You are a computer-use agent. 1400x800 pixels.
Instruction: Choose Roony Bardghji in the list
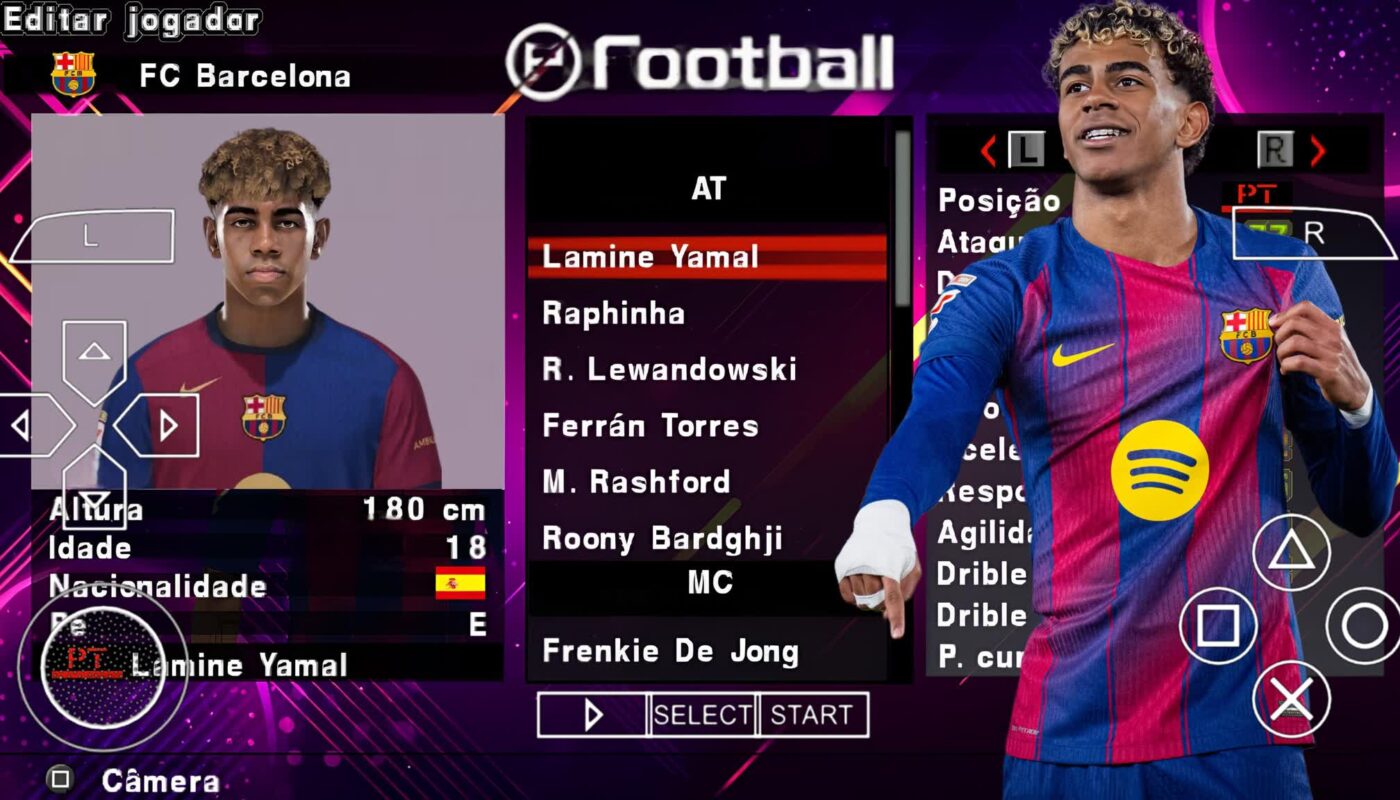661,539
